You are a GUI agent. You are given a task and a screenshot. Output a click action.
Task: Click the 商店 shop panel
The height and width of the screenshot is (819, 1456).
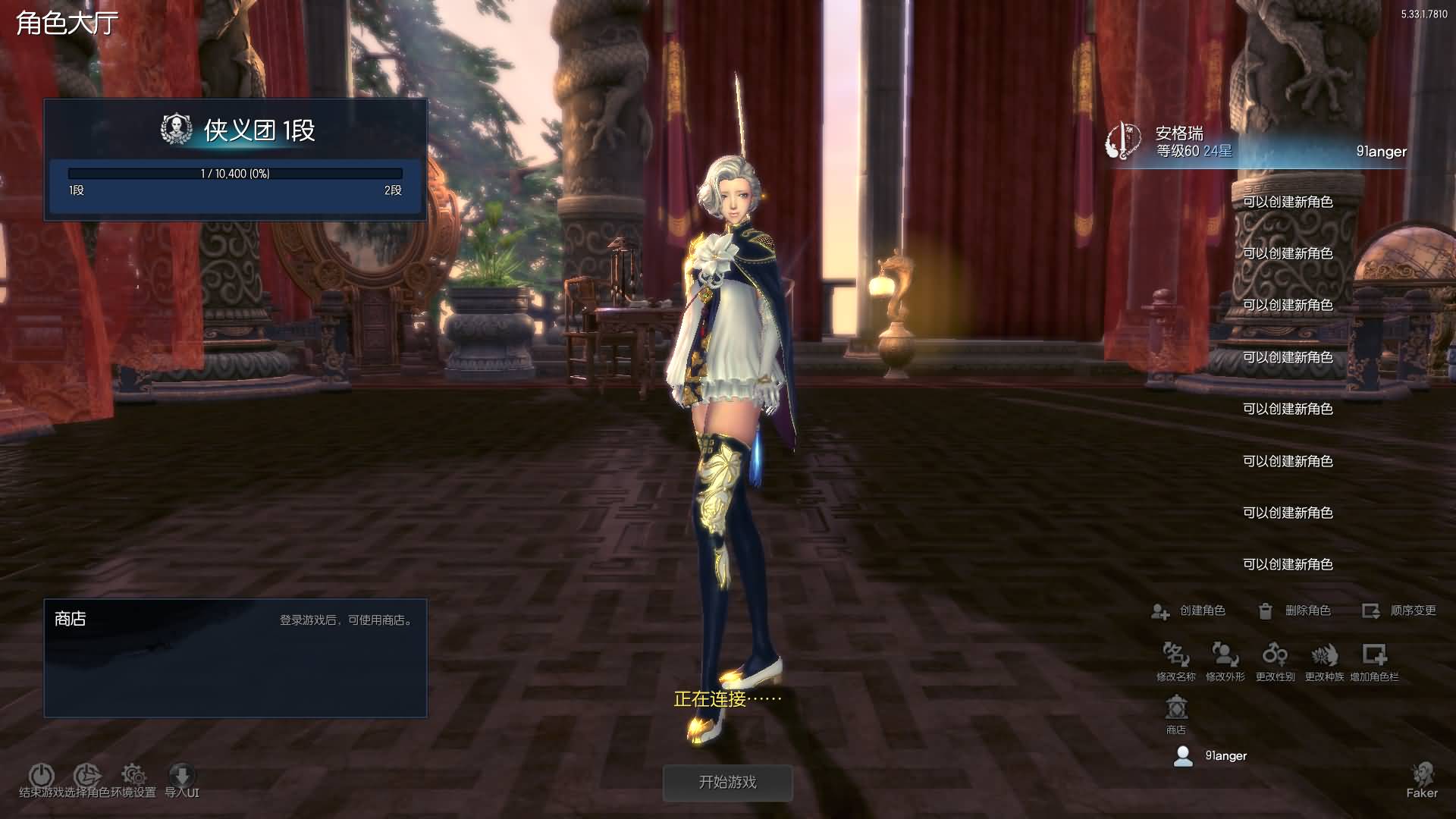pos(235,657)
